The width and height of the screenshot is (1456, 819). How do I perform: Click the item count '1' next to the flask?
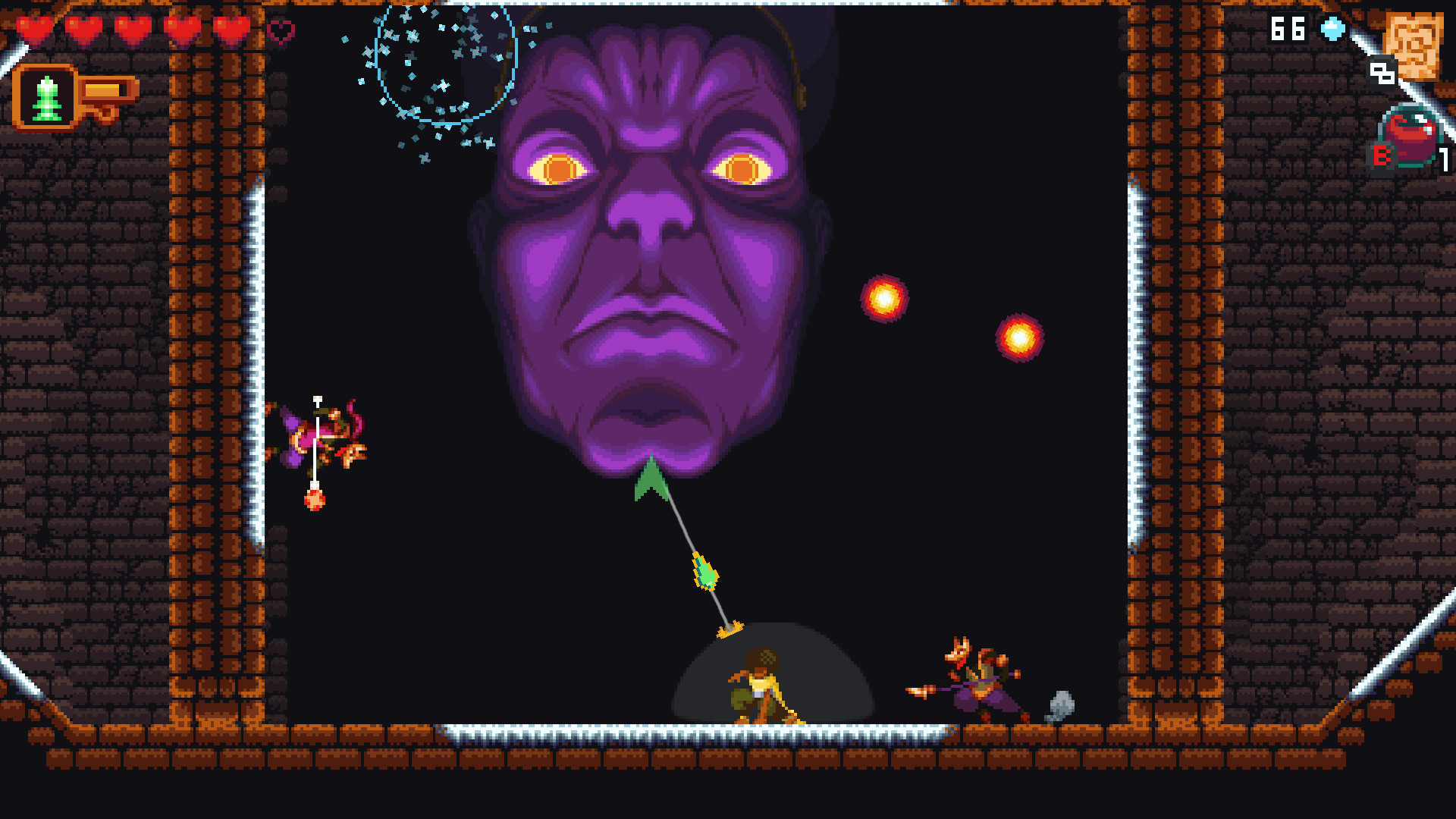(1445, 159)
